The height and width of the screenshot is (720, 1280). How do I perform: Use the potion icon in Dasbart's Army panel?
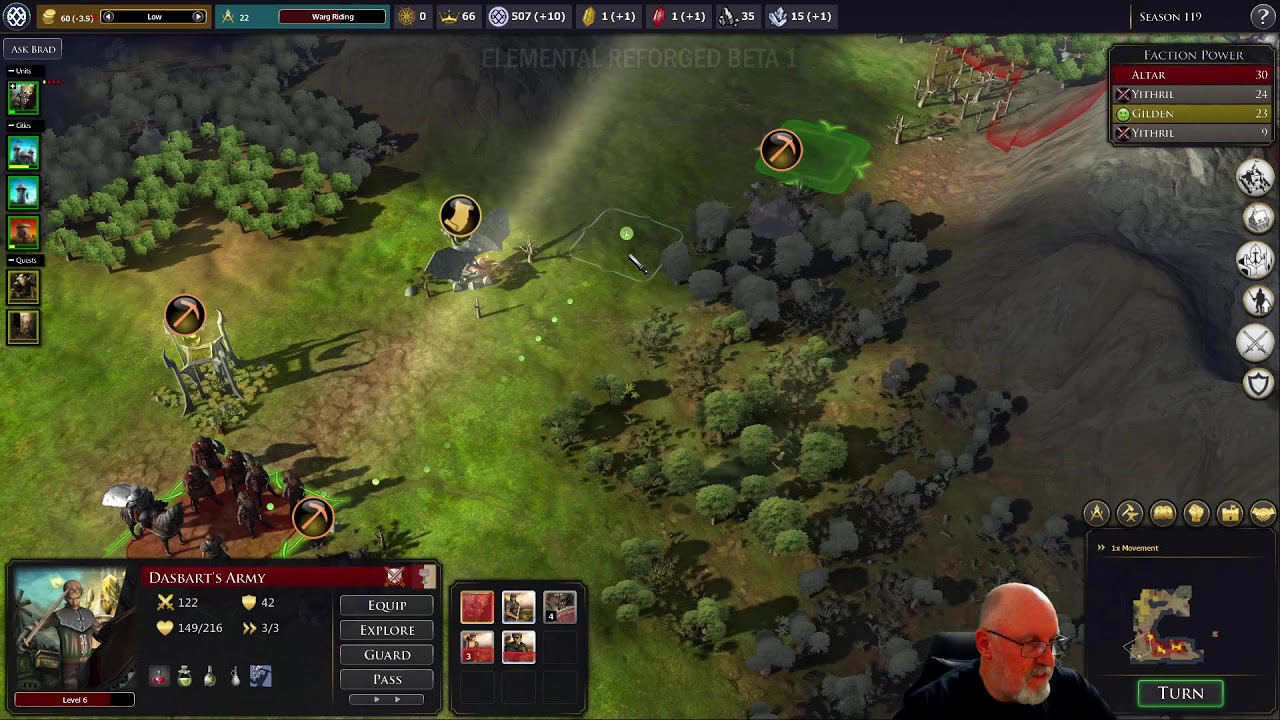coord(185,675)
